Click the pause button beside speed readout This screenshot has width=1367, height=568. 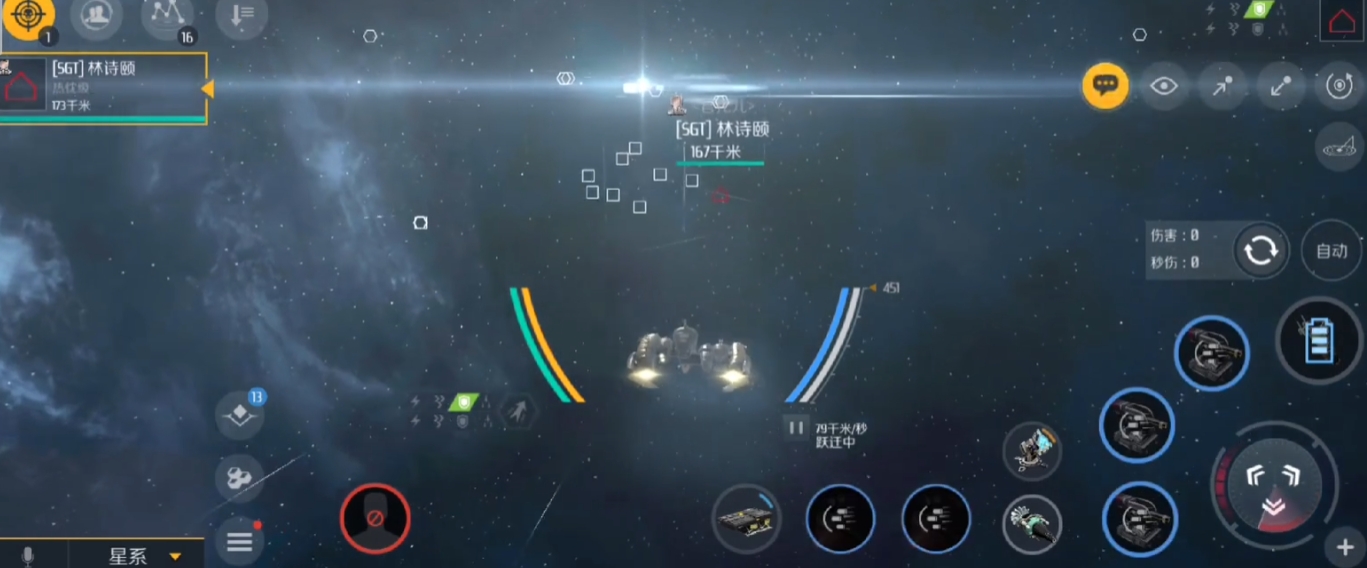[x=796, y=428]
